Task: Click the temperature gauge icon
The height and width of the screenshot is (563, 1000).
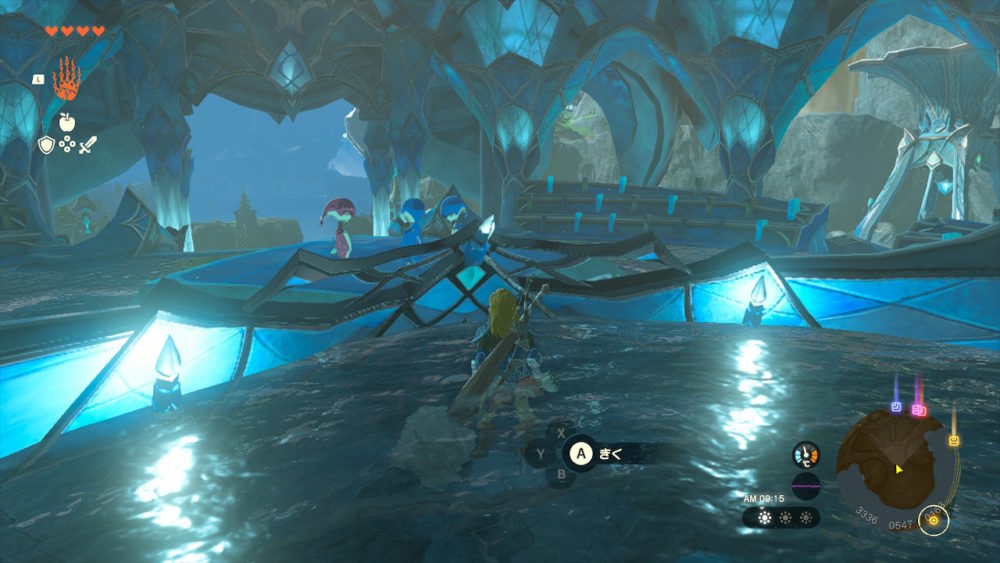Action: point(805,456)
